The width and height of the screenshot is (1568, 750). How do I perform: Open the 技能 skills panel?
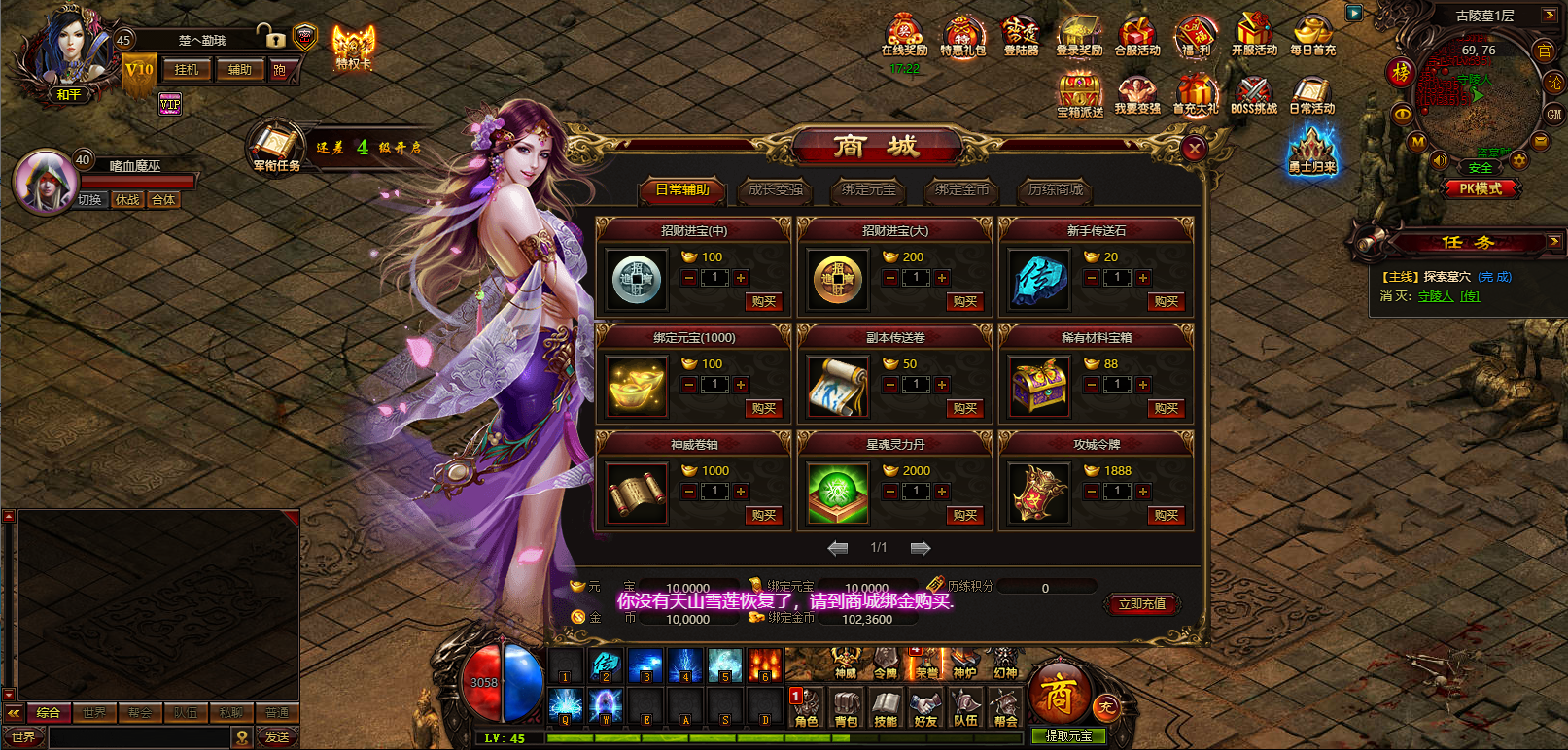[886, 708]
